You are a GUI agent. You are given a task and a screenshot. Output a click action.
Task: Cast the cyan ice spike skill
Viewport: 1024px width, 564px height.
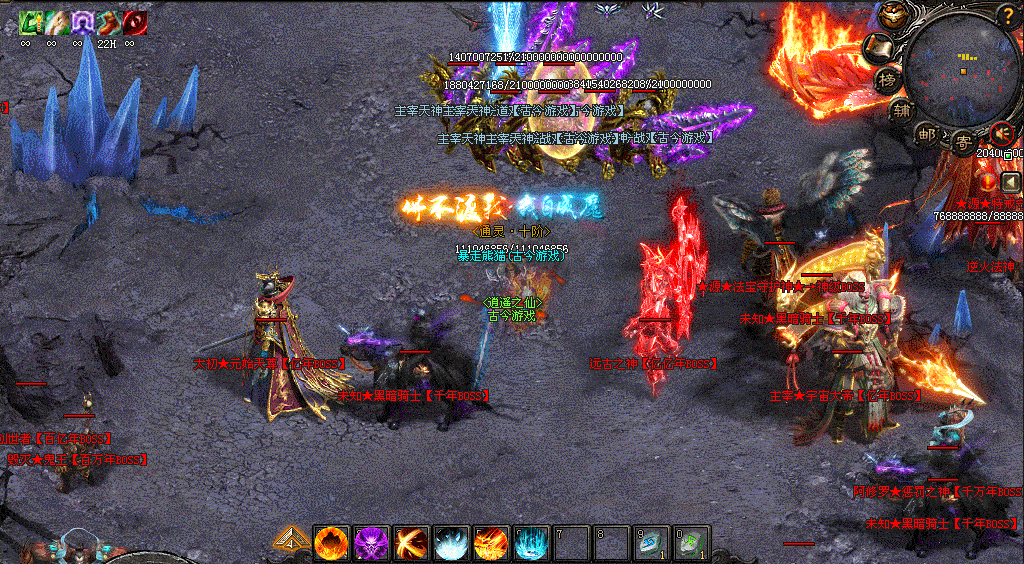click(x=531, y=543)
